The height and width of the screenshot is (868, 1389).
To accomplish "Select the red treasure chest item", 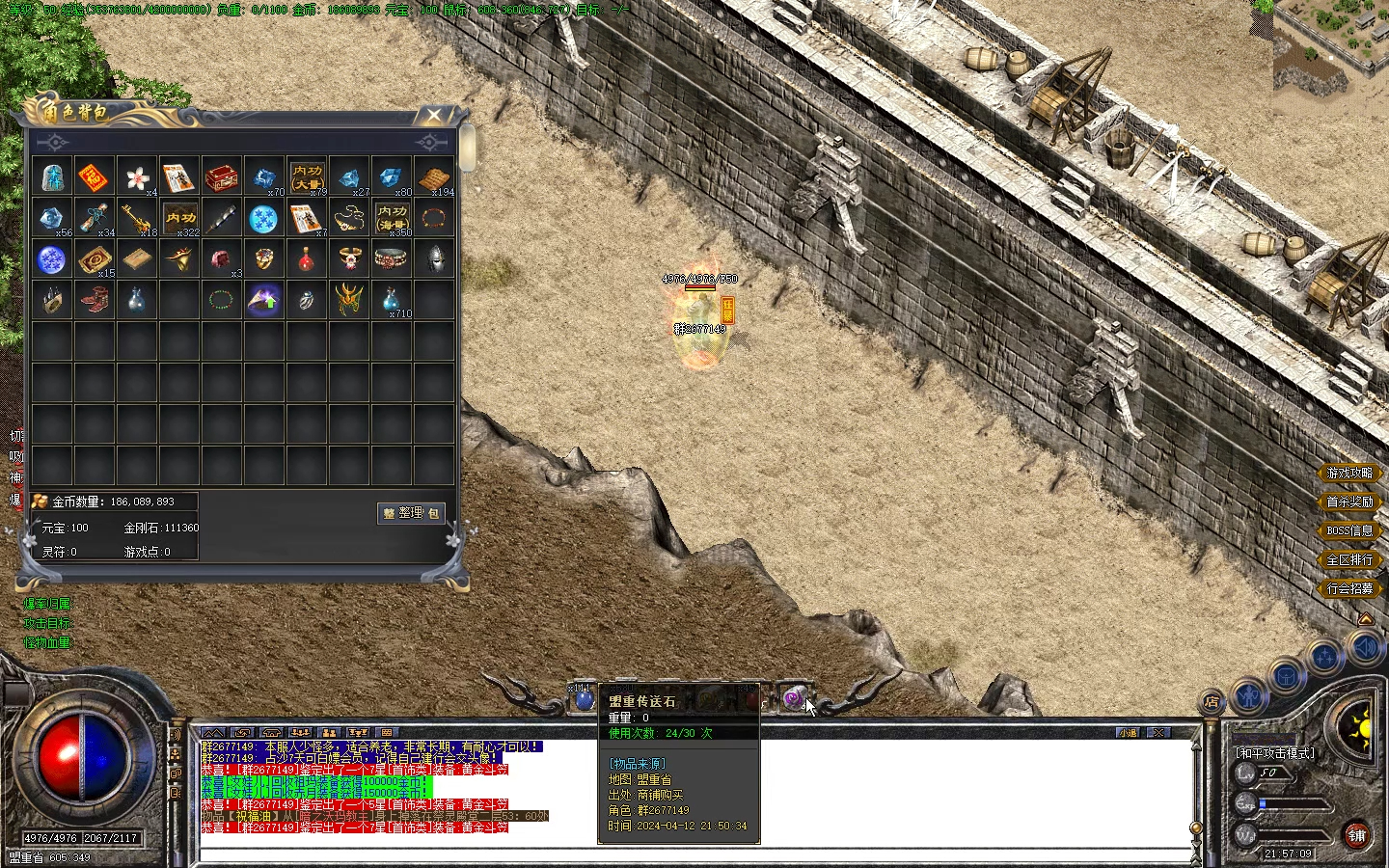I will coord(222,177).
